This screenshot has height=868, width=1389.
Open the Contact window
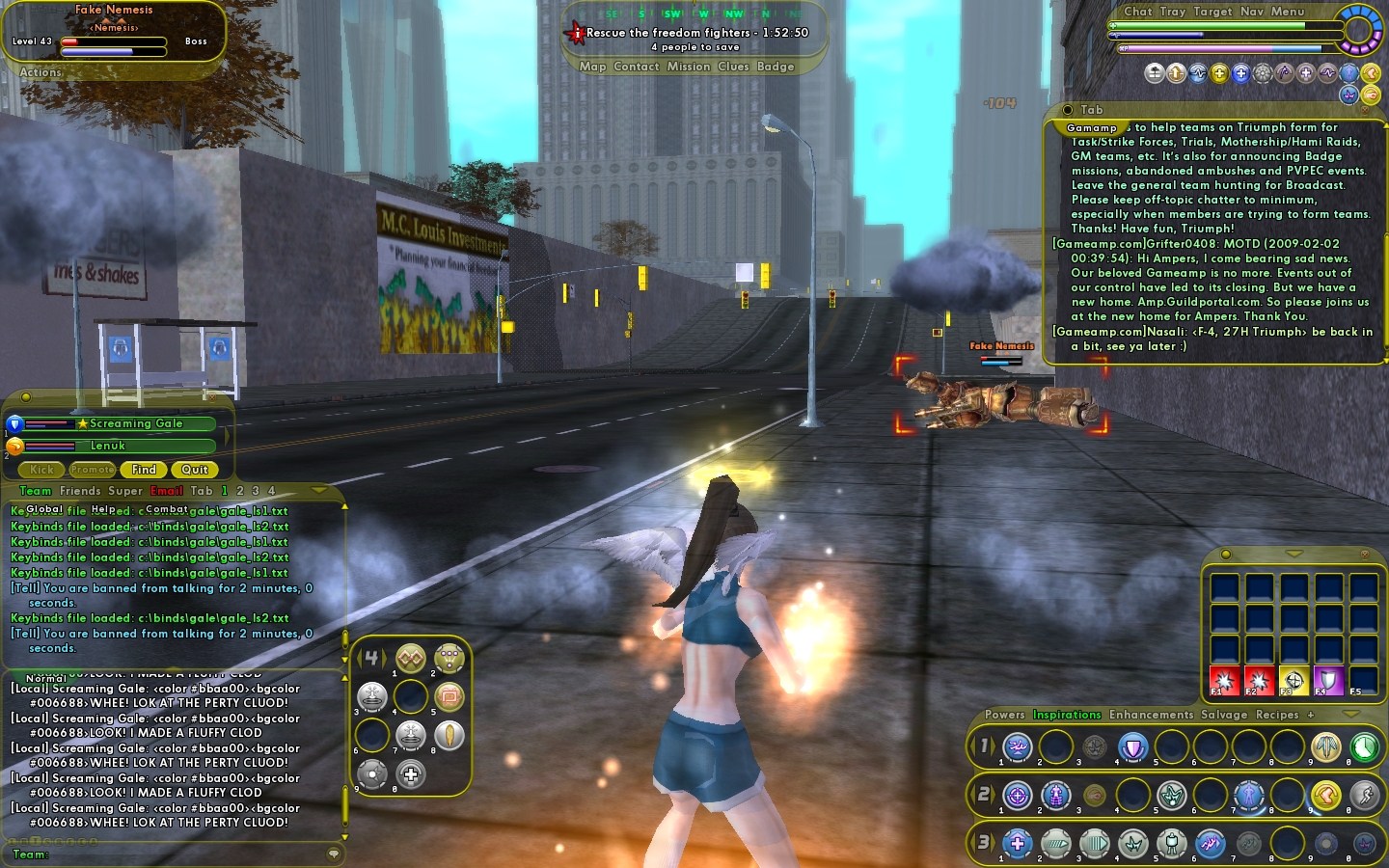point(636,67)
